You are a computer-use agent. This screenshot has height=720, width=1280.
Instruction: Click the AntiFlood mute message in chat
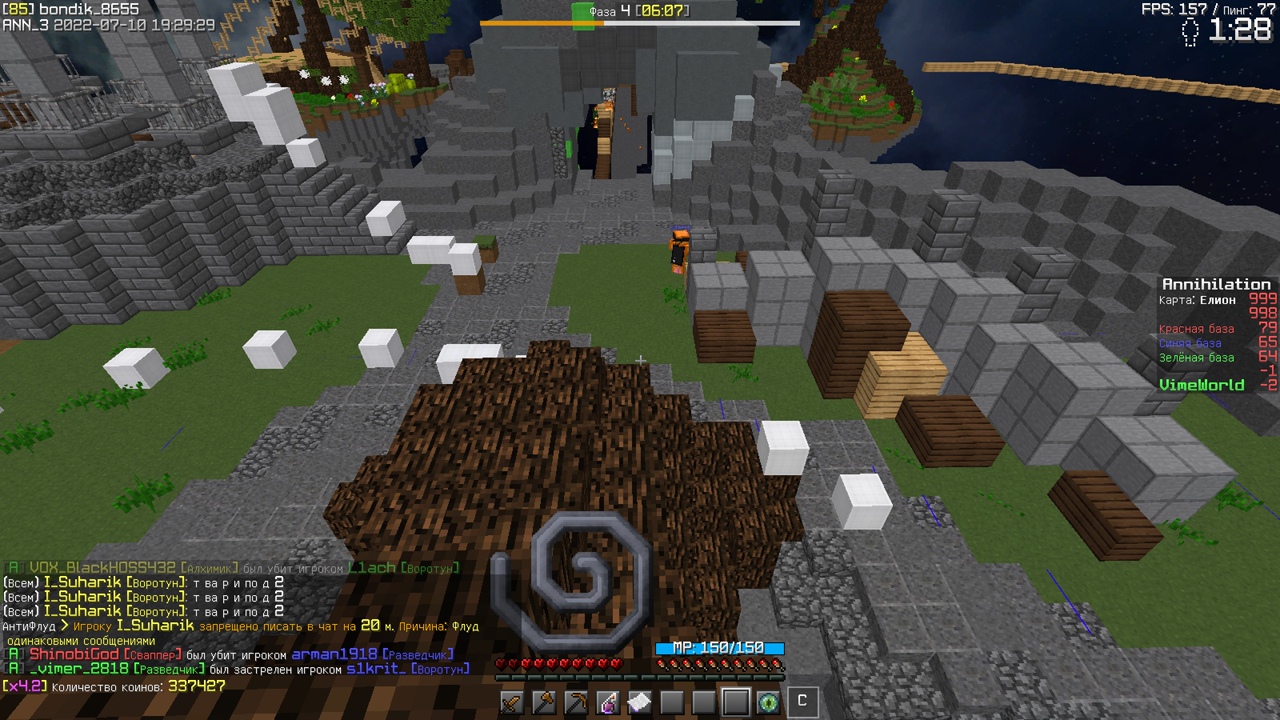pos(240,626)
